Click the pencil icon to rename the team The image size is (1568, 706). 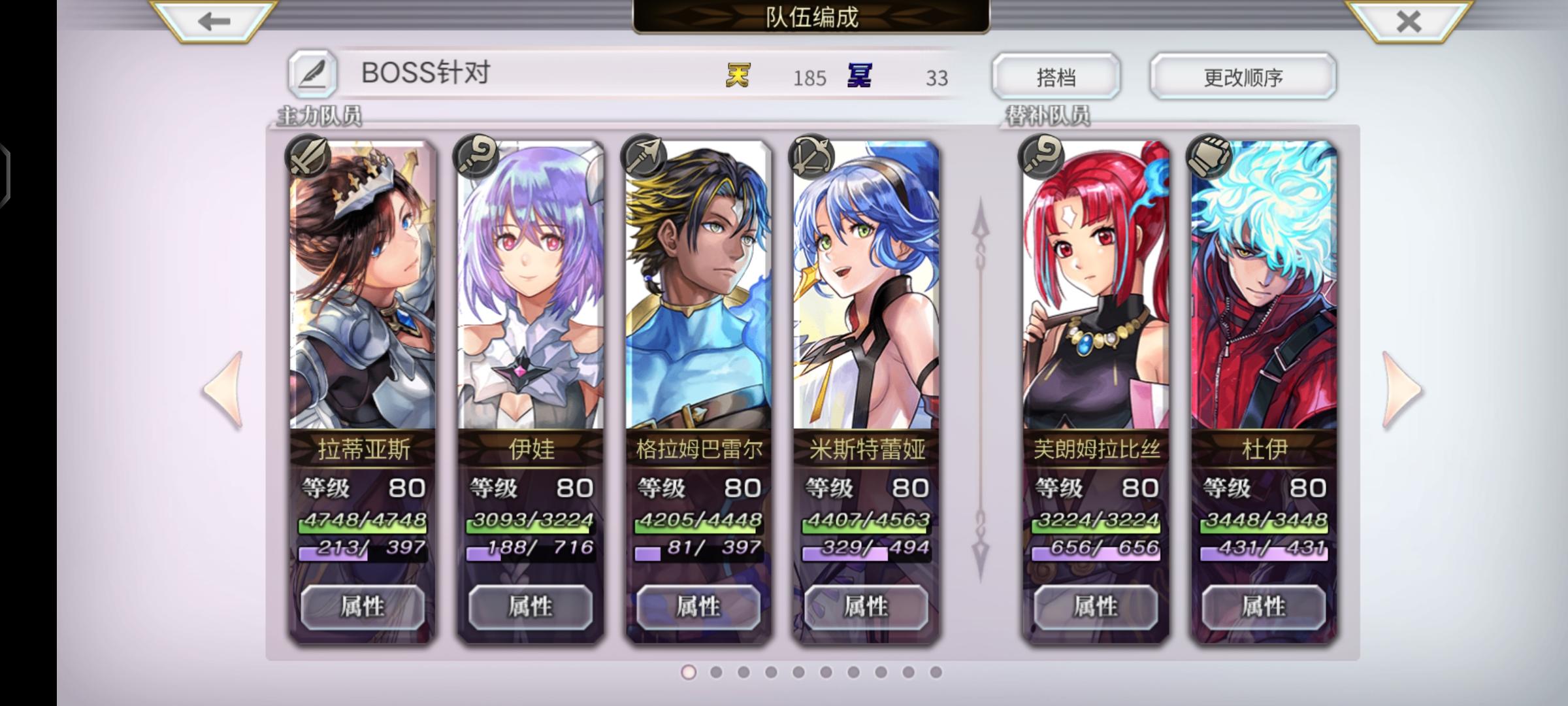click(x=313, y=74)
